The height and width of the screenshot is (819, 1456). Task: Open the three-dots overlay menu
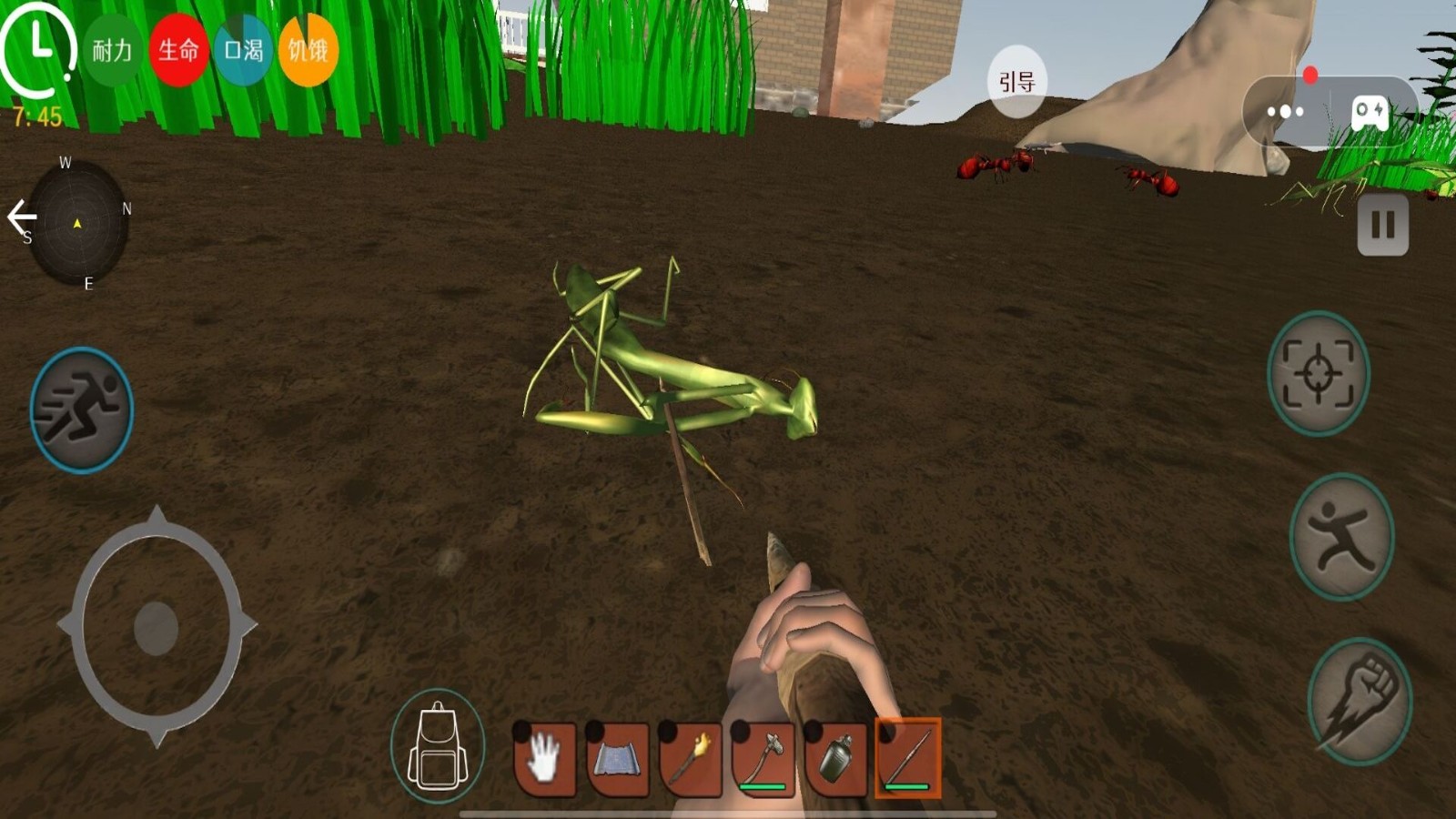(1285, 112)
